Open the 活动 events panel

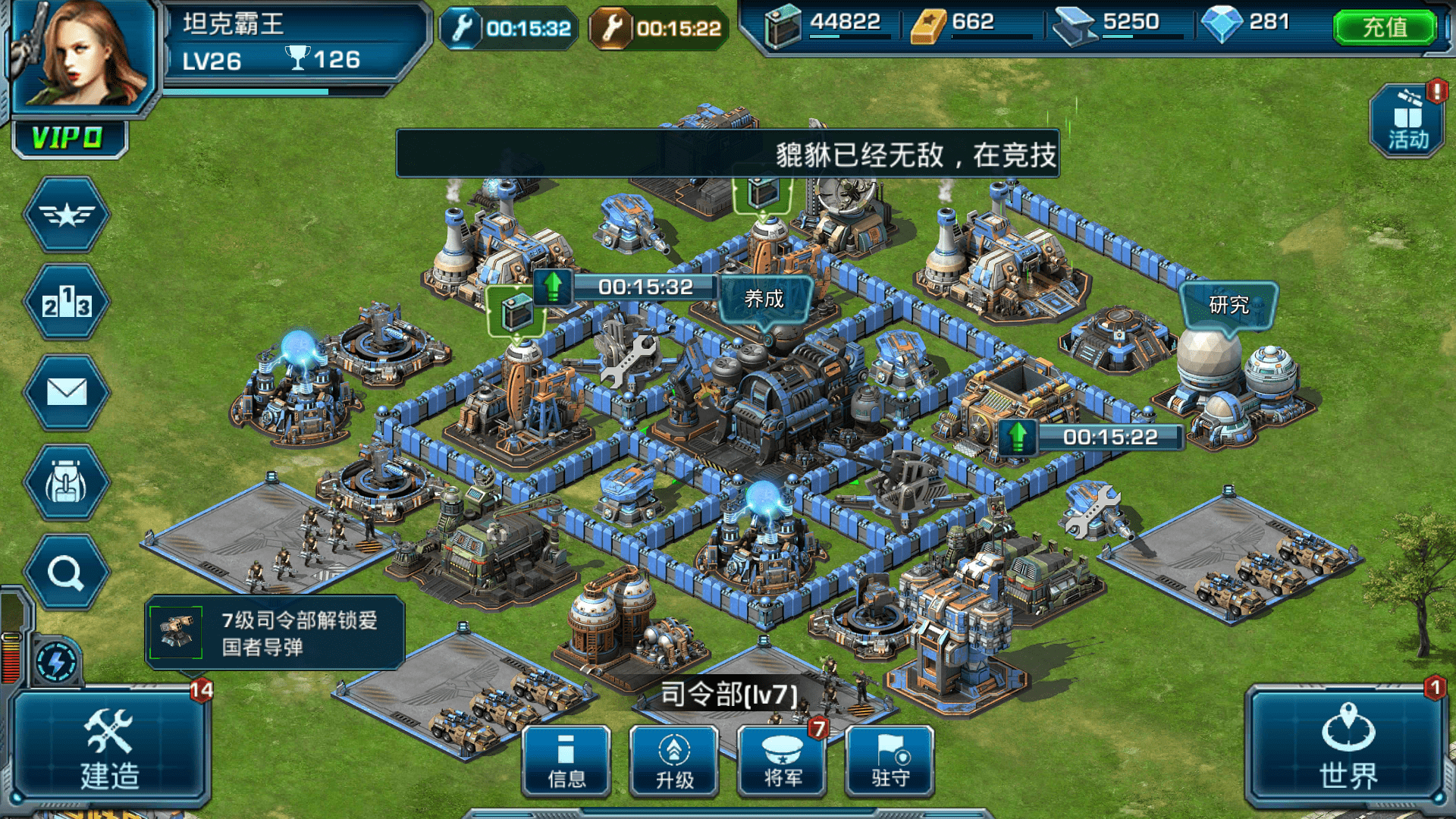tap(1407, 121)
